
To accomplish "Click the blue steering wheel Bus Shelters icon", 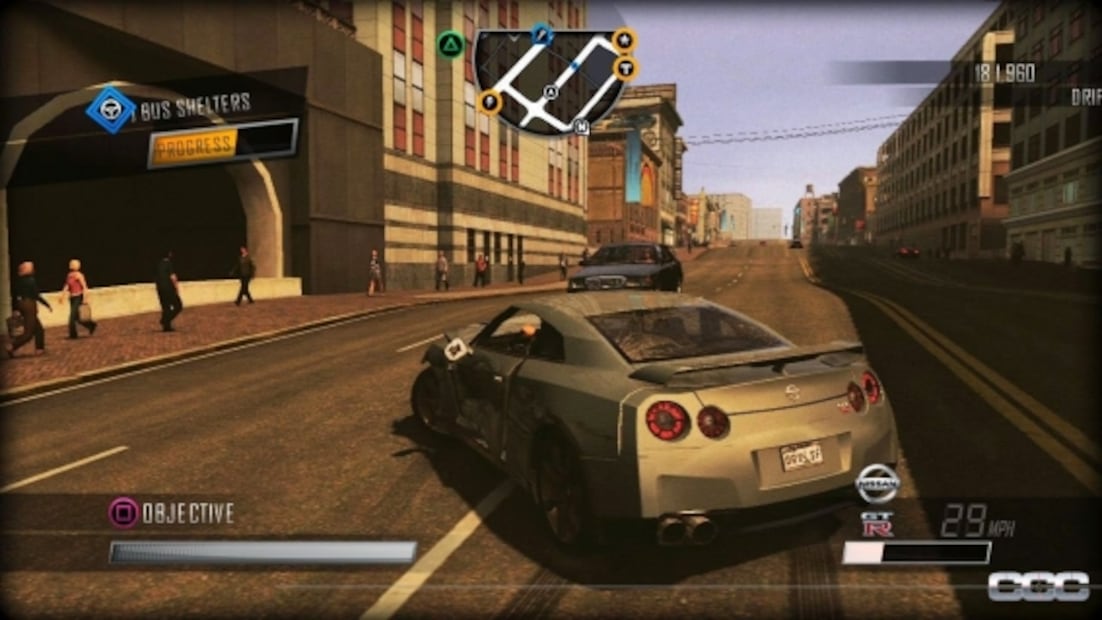I will click(x=110, y=109).
